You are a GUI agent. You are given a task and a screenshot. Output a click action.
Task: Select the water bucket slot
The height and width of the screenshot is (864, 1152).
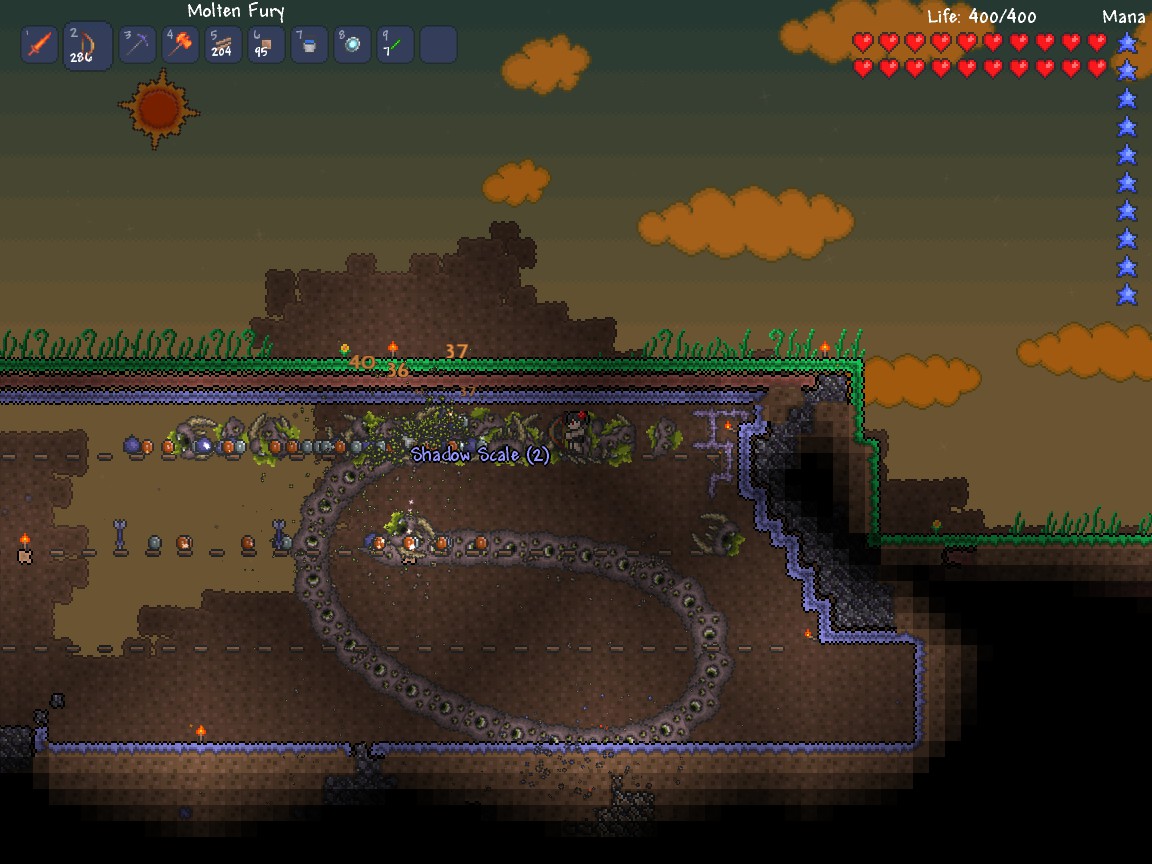(x=309, y=45)
